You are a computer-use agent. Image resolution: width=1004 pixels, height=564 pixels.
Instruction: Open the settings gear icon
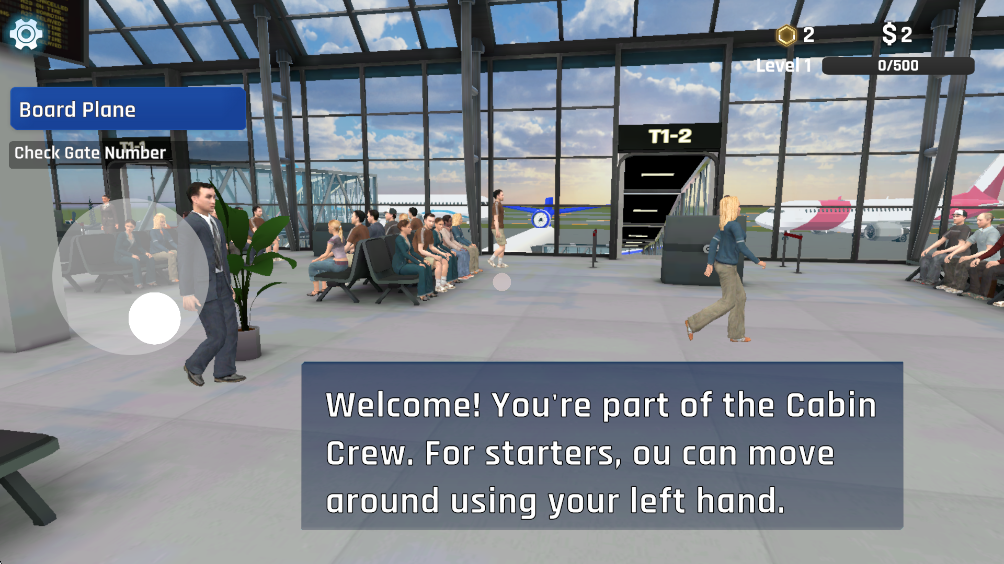(x=26, y=33)
